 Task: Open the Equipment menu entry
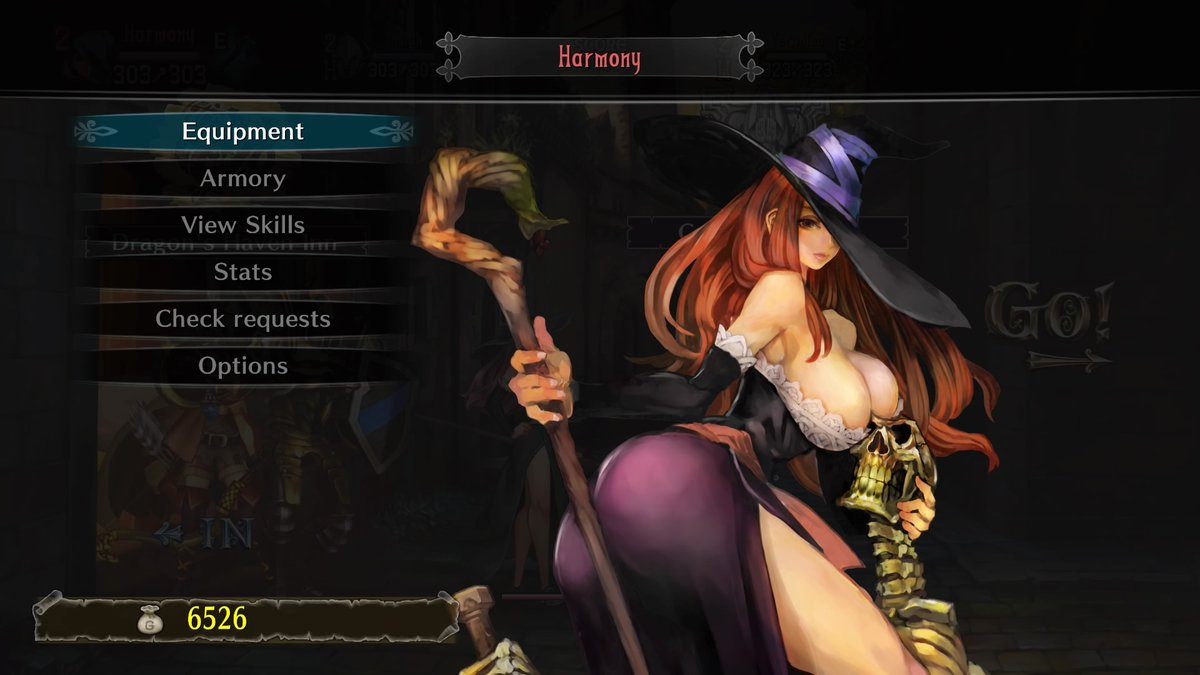coord(243,131)
